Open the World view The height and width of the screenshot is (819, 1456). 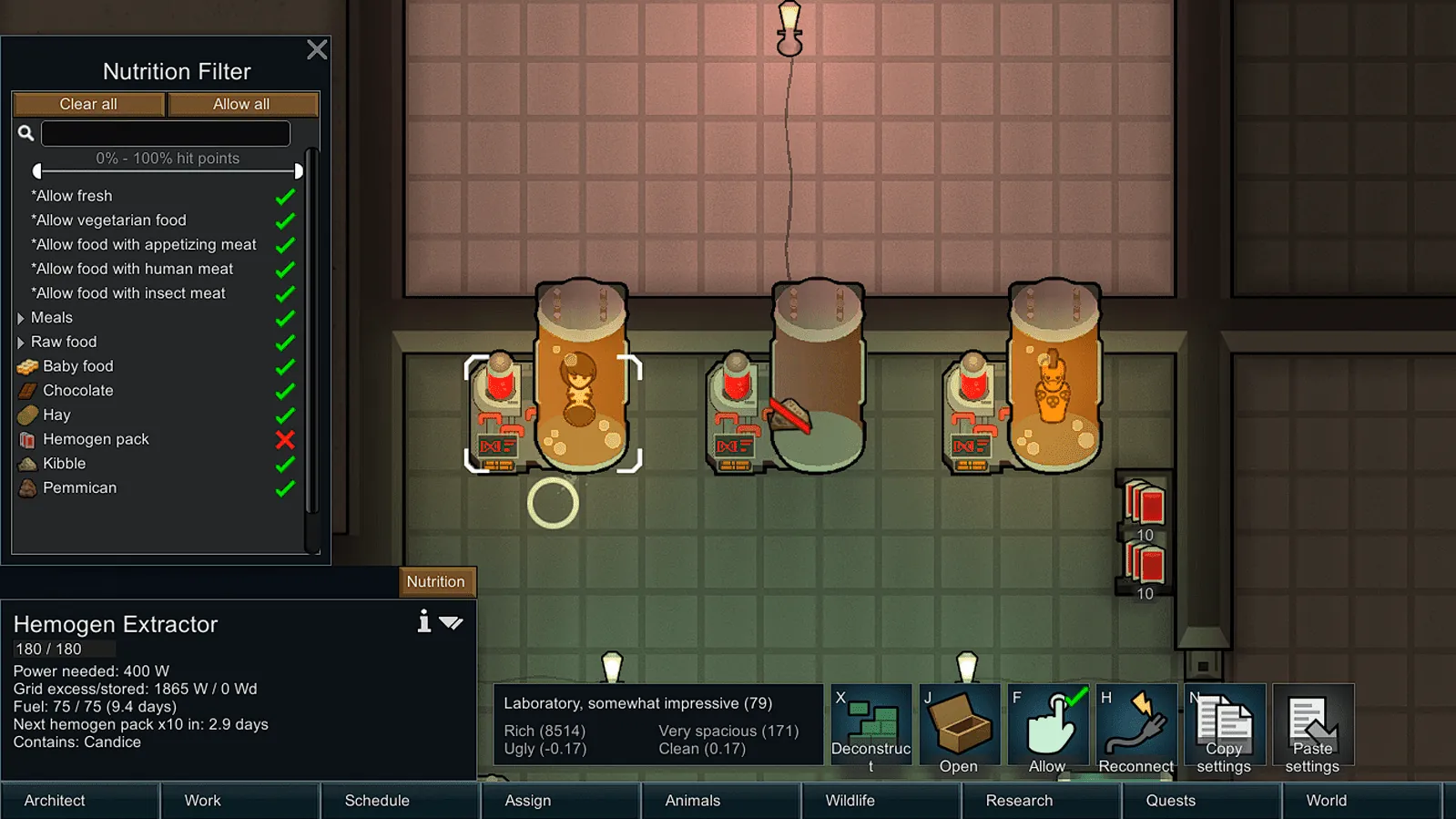1326,800
